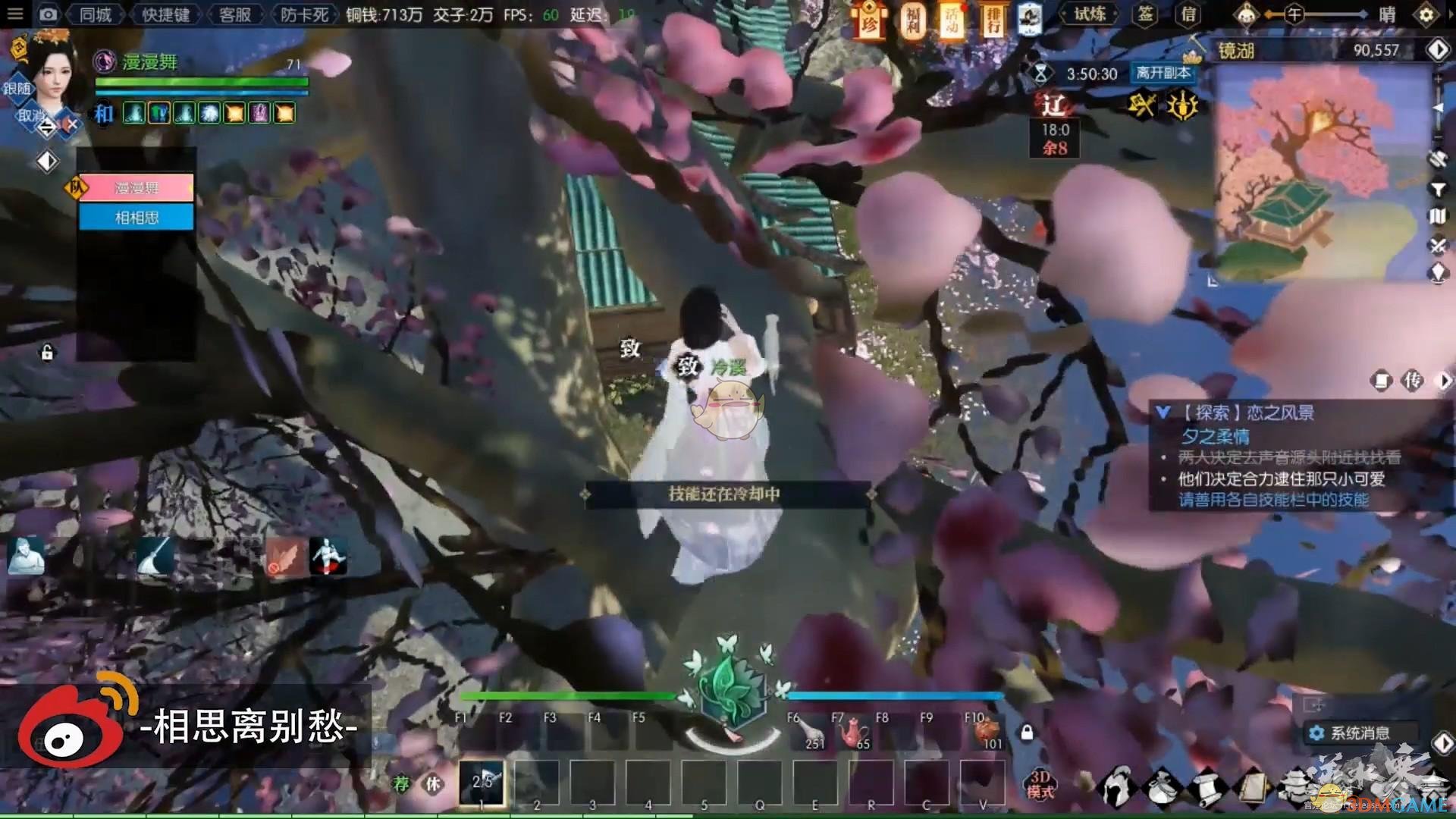Collapse the 恋之风景 quest tracker
Viewport: 1456px width, 819px height.
(1163, 413)
